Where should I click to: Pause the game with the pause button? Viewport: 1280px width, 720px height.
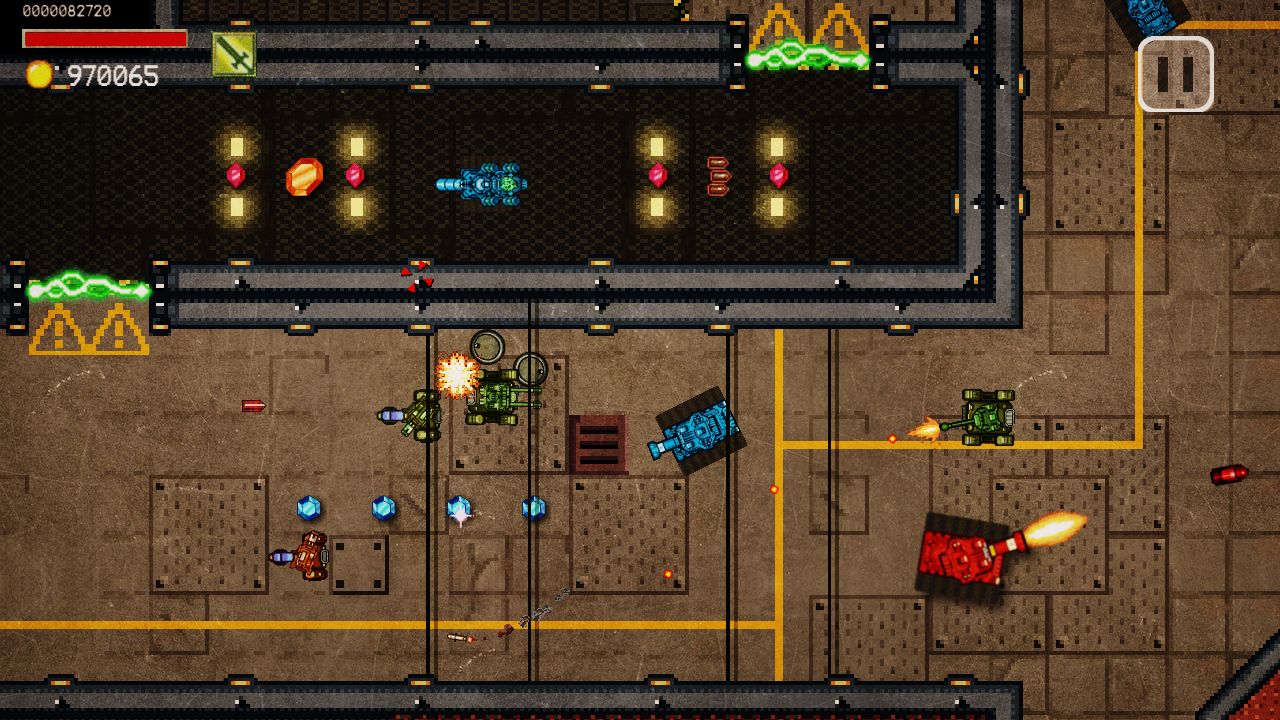tap(1176, 73)
